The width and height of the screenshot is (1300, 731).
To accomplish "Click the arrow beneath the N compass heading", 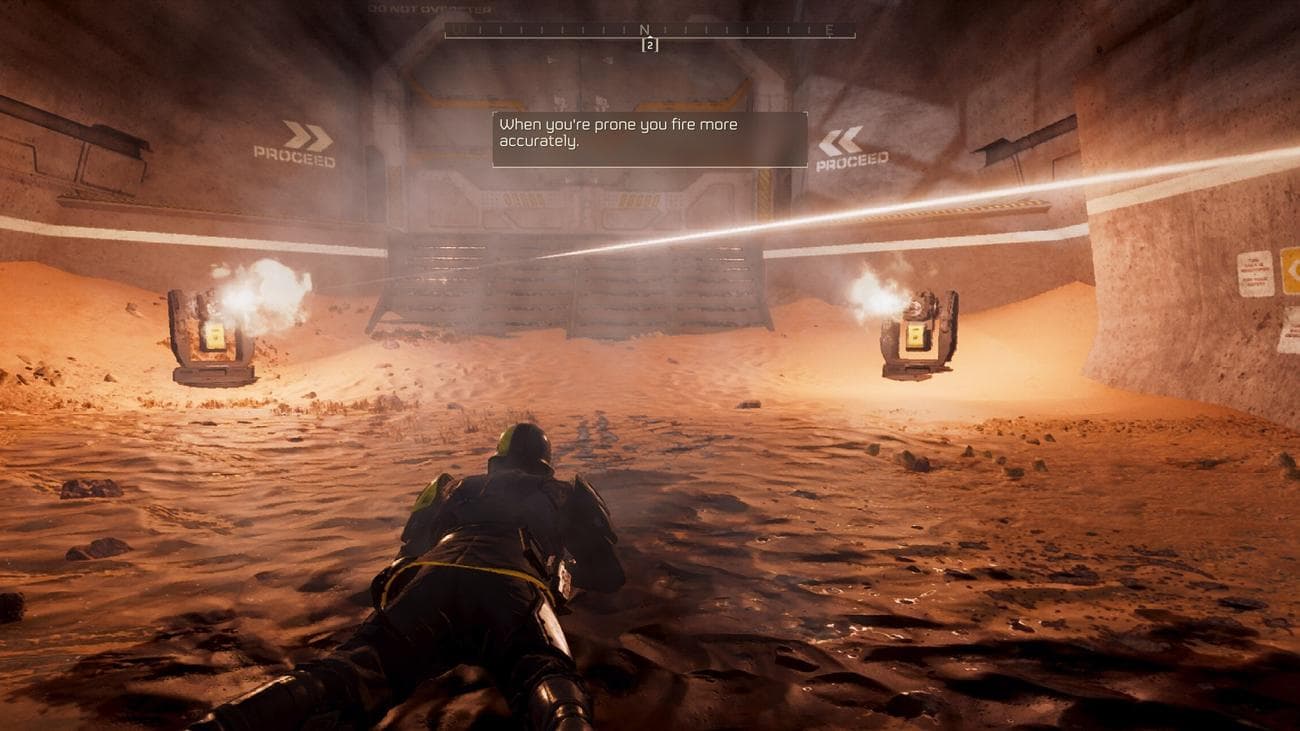I will pos(649,36).
